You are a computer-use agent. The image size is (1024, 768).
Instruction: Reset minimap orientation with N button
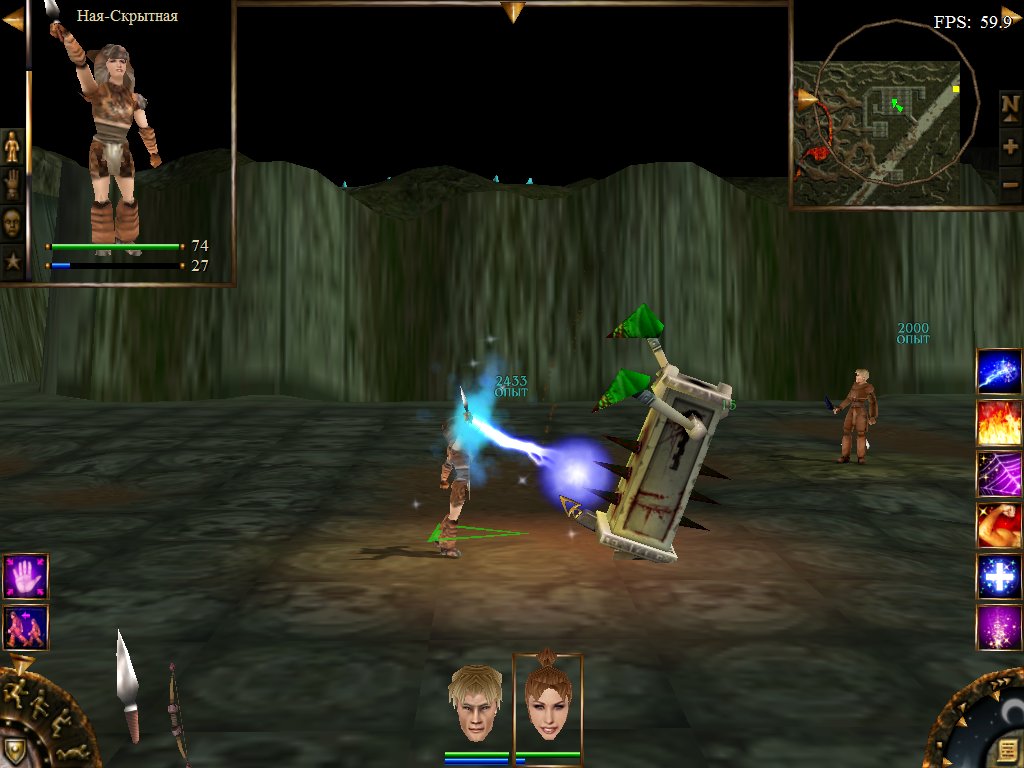coord(1010,106)
